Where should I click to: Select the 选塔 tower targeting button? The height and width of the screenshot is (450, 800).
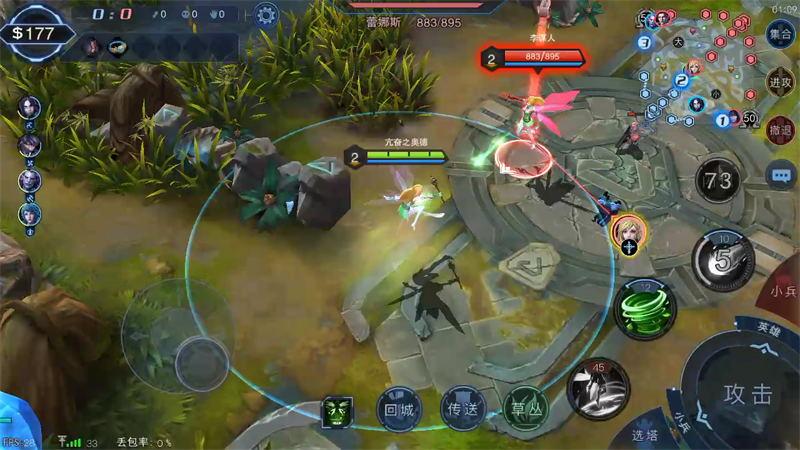[x=645, y=435]
